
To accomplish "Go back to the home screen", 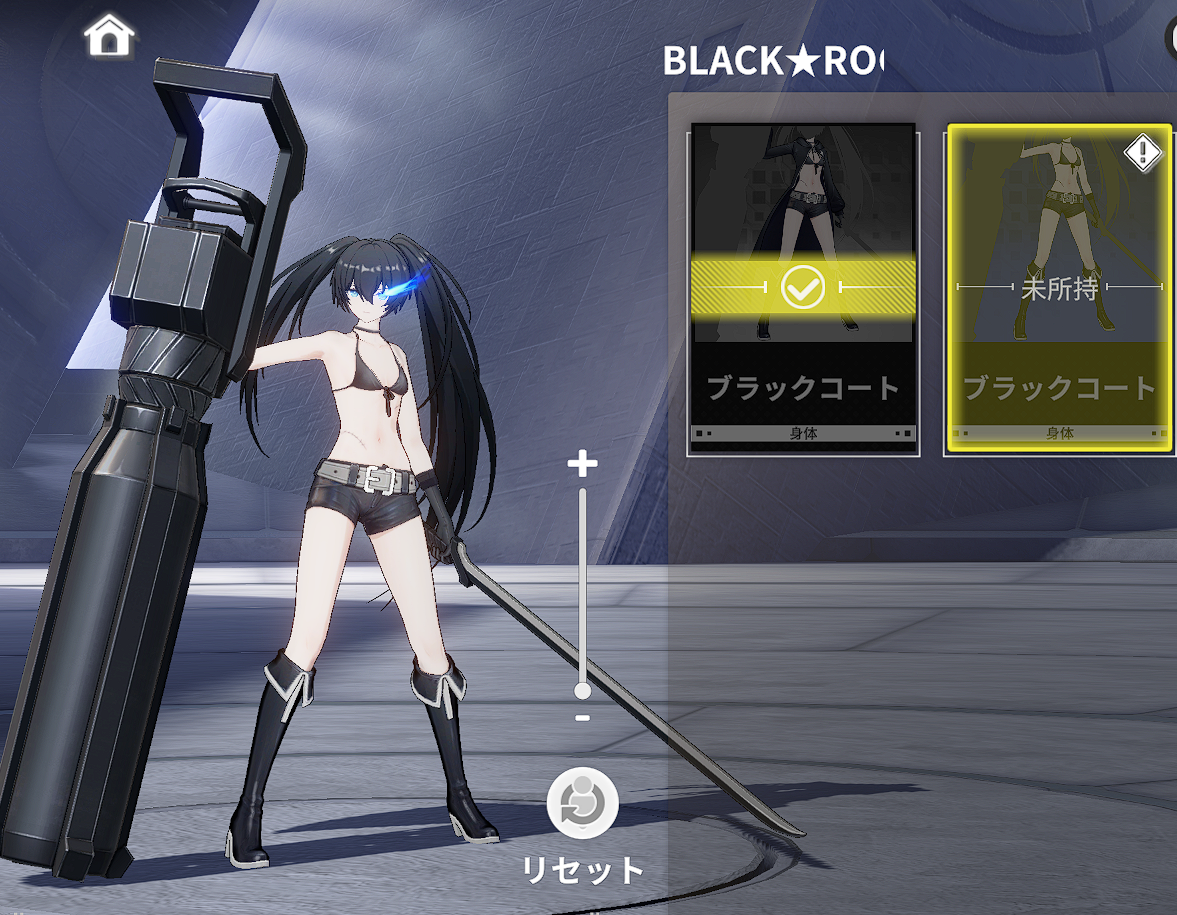I will coord(110,37).
